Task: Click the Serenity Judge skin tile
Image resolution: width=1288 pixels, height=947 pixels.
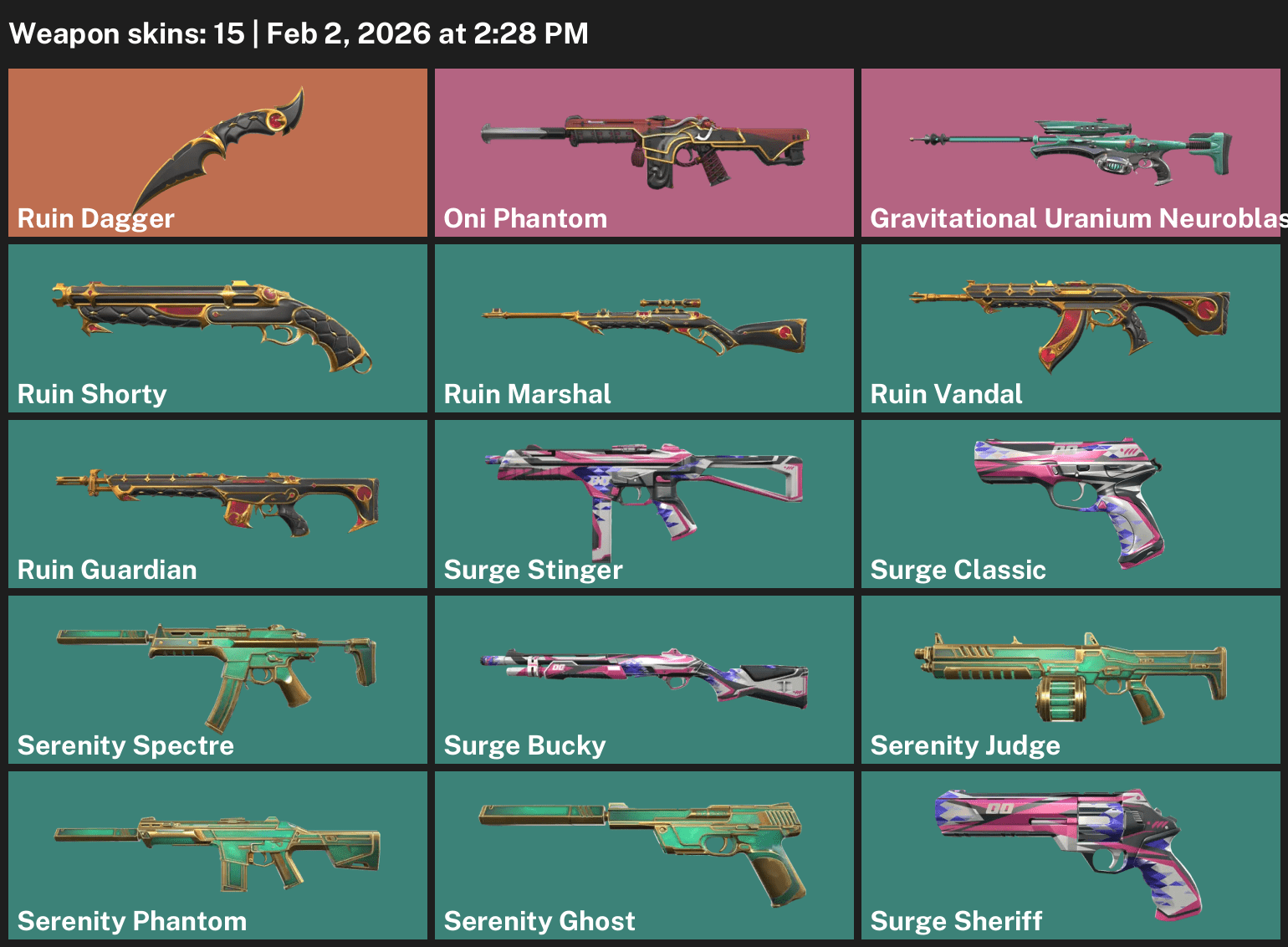Action: tap(1071, 678)
